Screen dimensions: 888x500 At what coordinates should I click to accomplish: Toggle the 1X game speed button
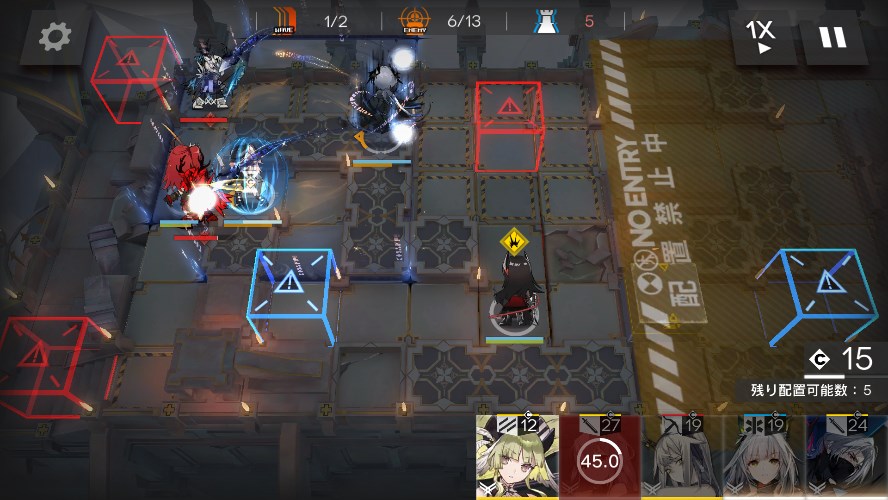click(x=761, y=37)
